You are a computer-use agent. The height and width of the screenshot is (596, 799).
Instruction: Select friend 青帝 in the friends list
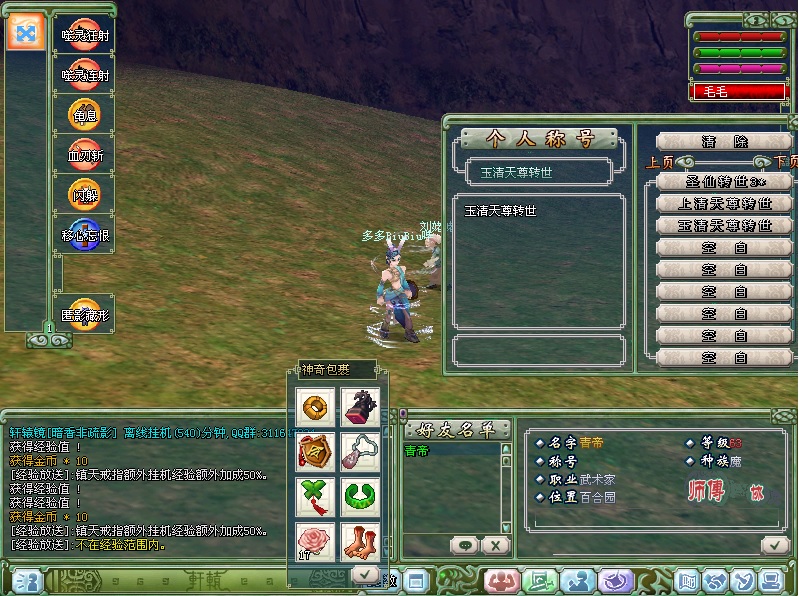(418, 452)
